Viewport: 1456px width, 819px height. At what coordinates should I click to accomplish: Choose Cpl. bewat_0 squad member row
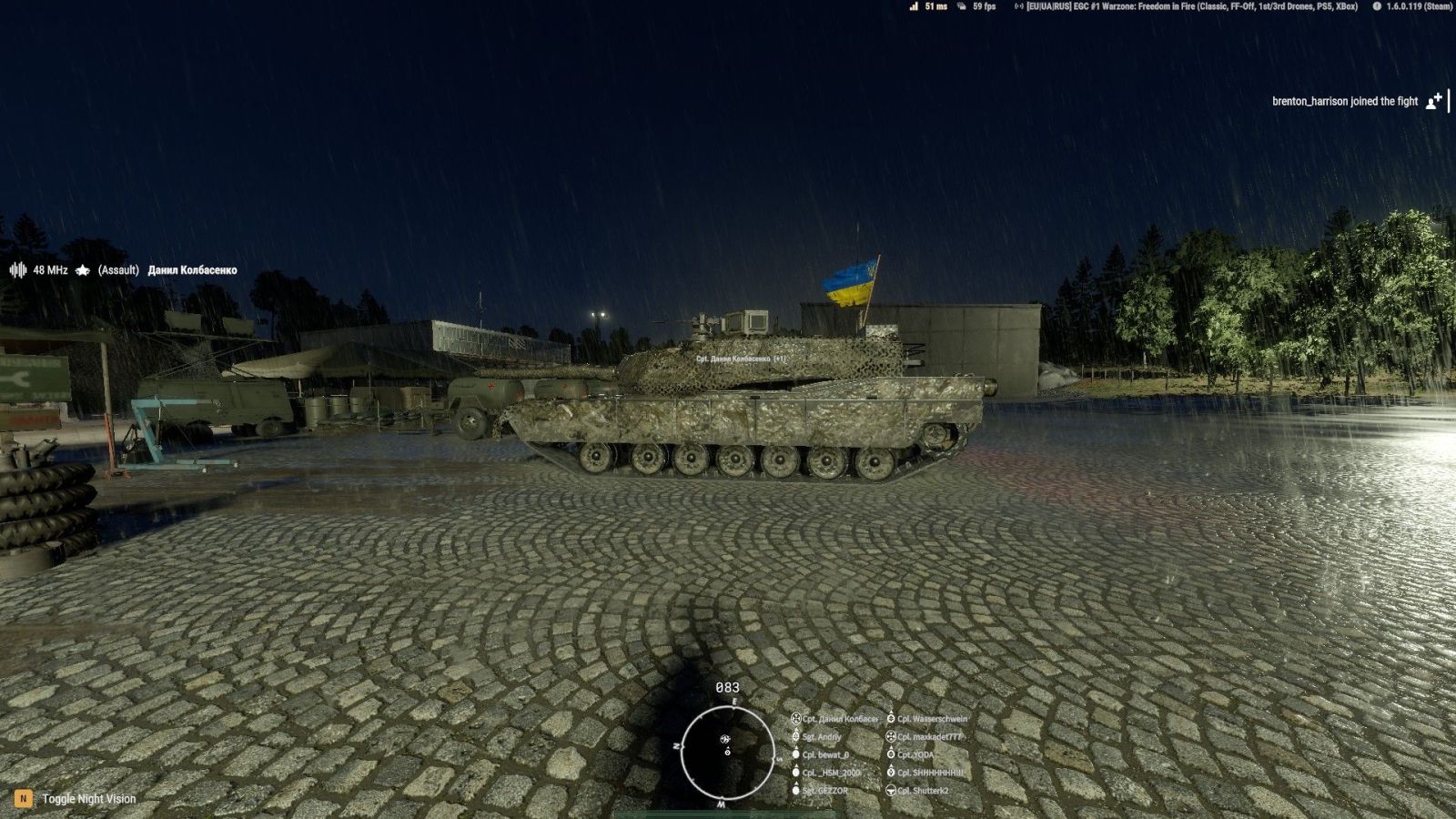tap(824, 755)
